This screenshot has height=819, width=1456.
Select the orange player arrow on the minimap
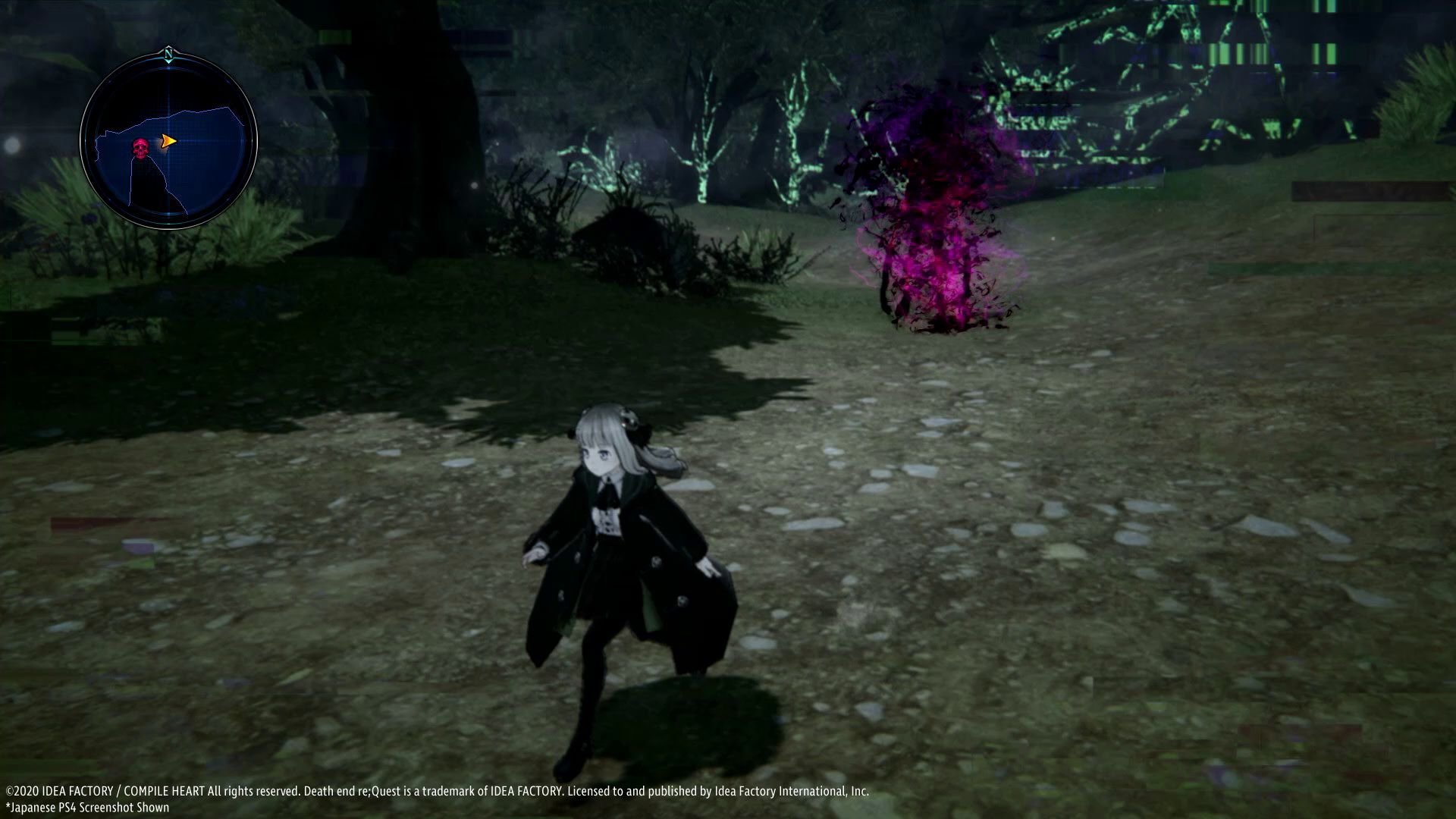pyautogui.click(x=168, y=141)
